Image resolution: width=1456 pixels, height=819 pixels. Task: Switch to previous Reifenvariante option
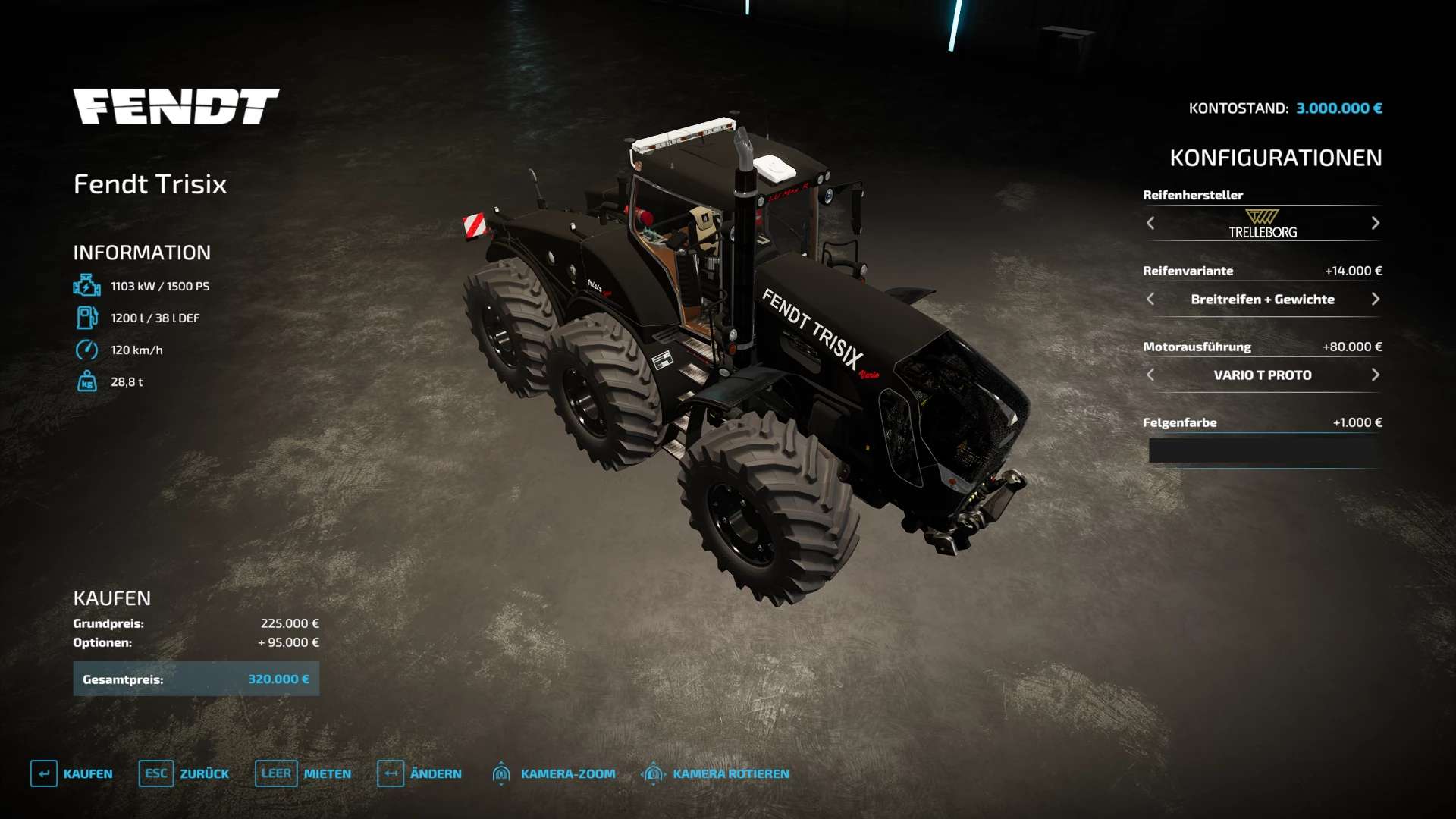click(1150, 299)
